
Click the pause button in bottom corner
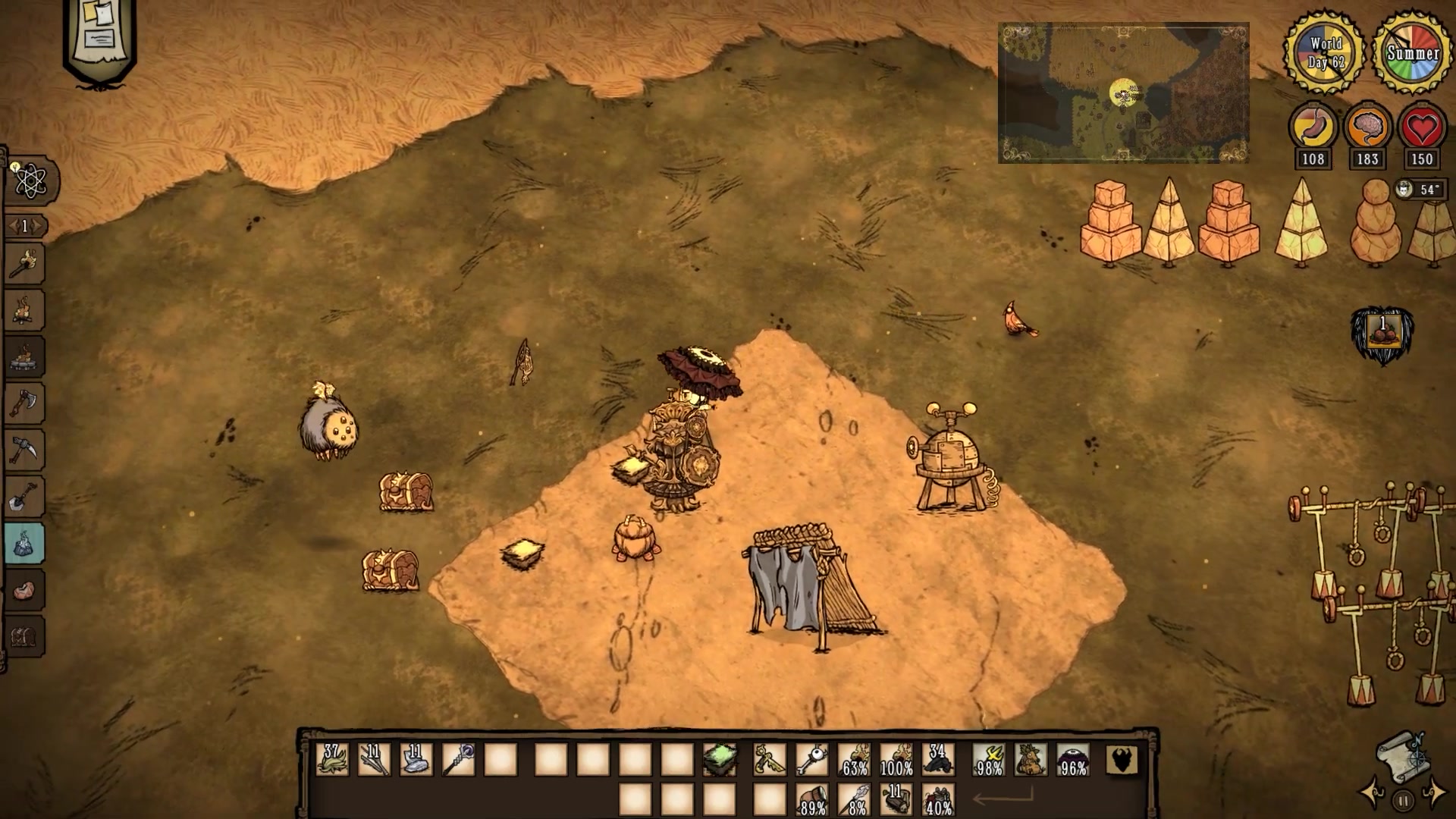click(x=1403, y=800)
